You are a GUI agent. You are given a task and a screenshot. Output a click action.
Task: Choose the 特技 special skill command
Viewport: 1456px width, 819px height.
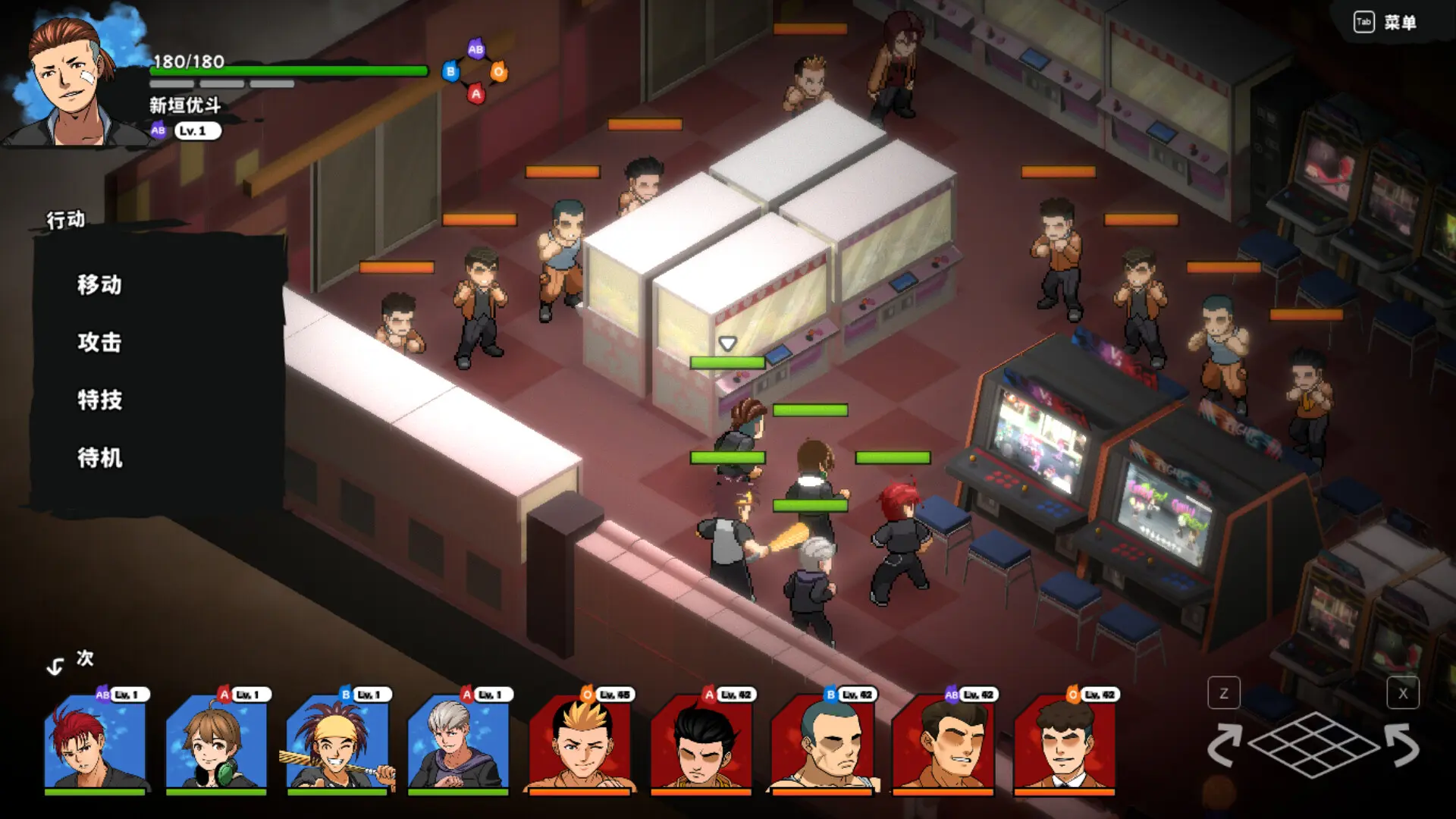[99, 401]
